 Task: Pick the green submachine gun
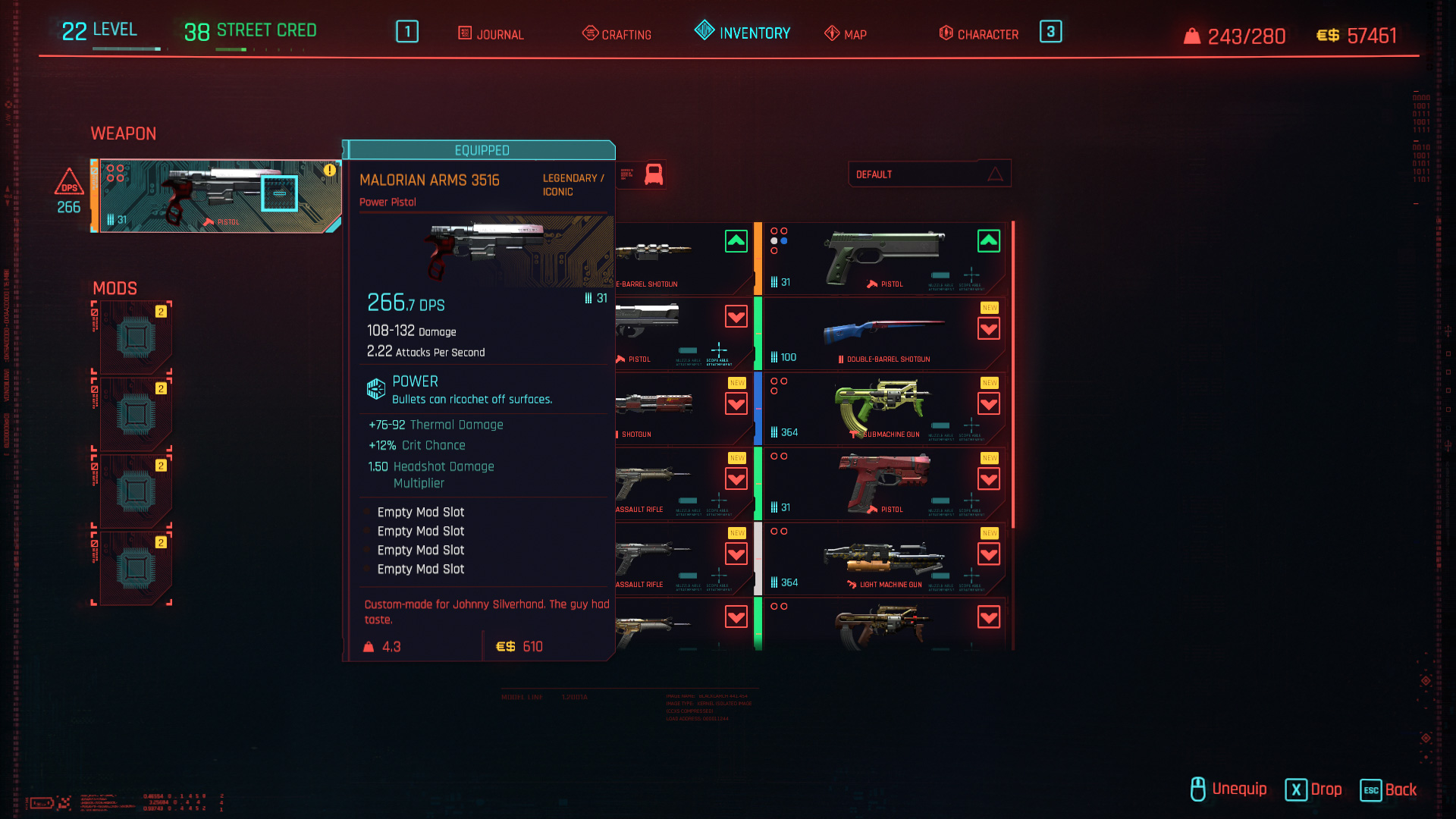pos(884,409)
